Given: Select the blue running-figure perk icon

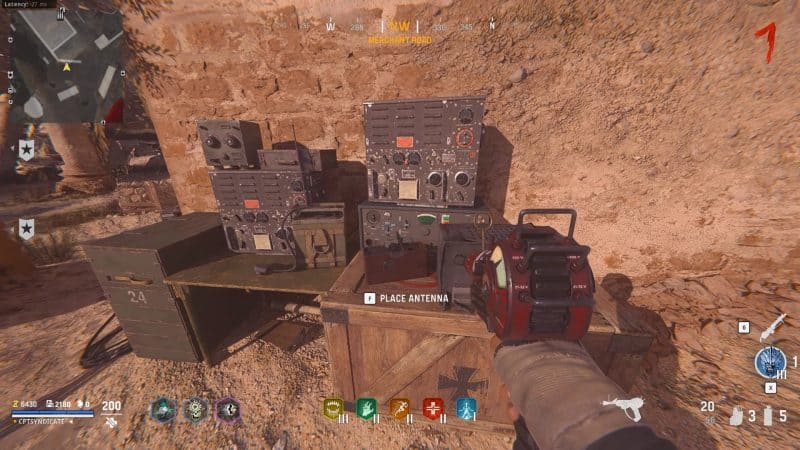Looking at the screenshot, I should point(467,408).
